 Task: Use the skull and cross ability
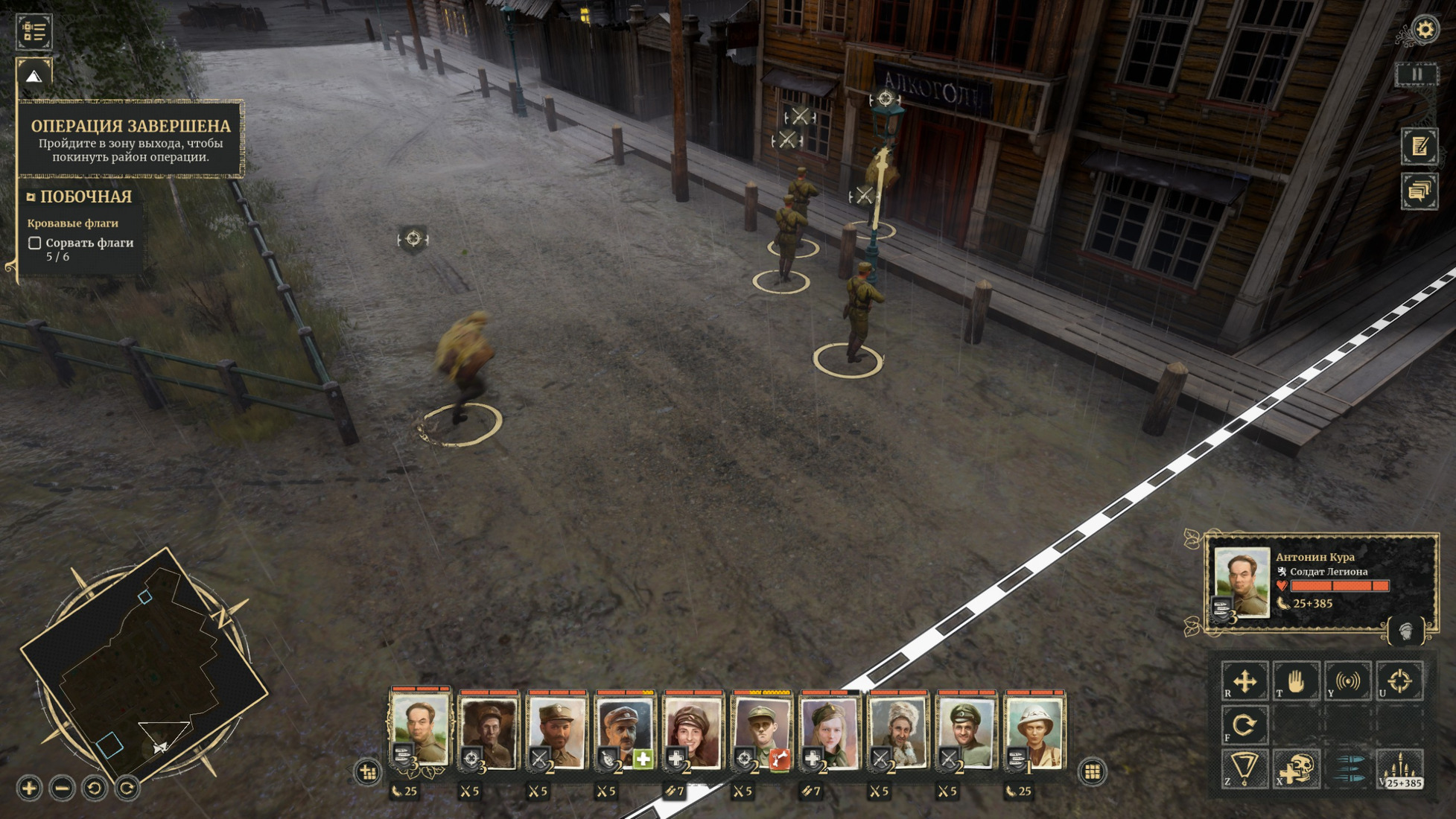click(x=1296, y=768)
